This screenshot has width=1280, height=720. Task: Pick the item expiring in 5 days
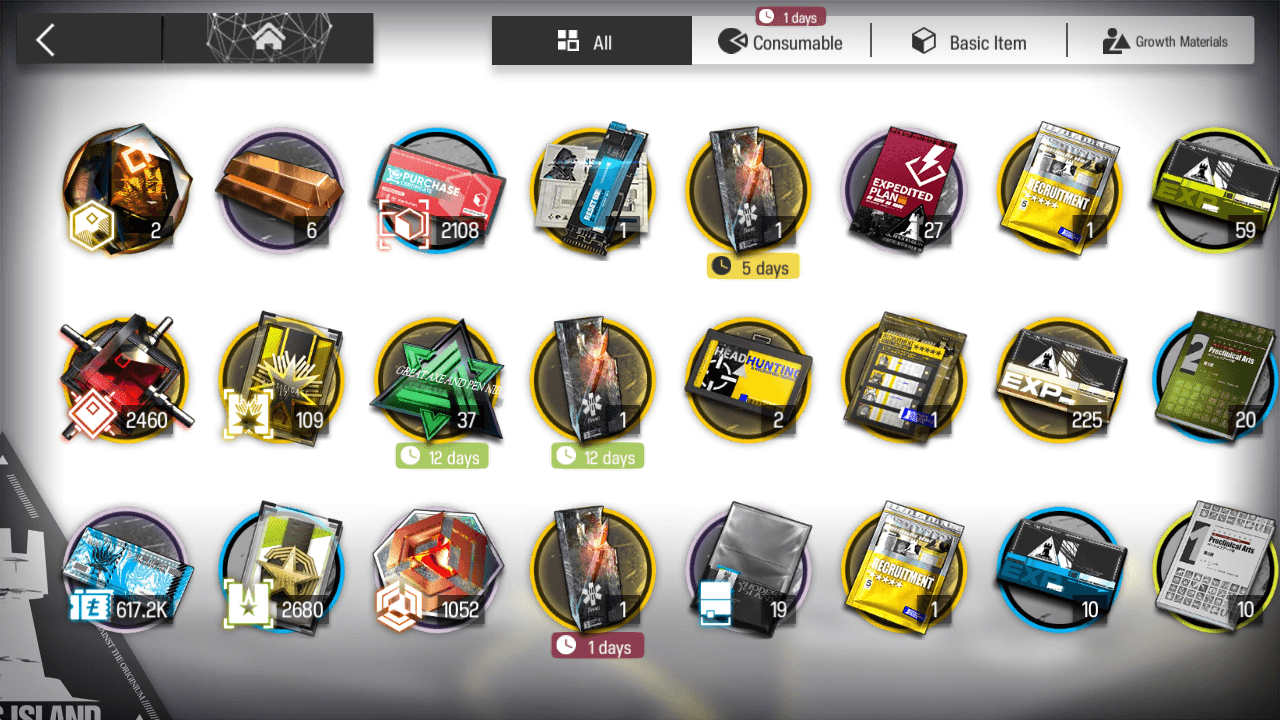[x=748, y=190]
